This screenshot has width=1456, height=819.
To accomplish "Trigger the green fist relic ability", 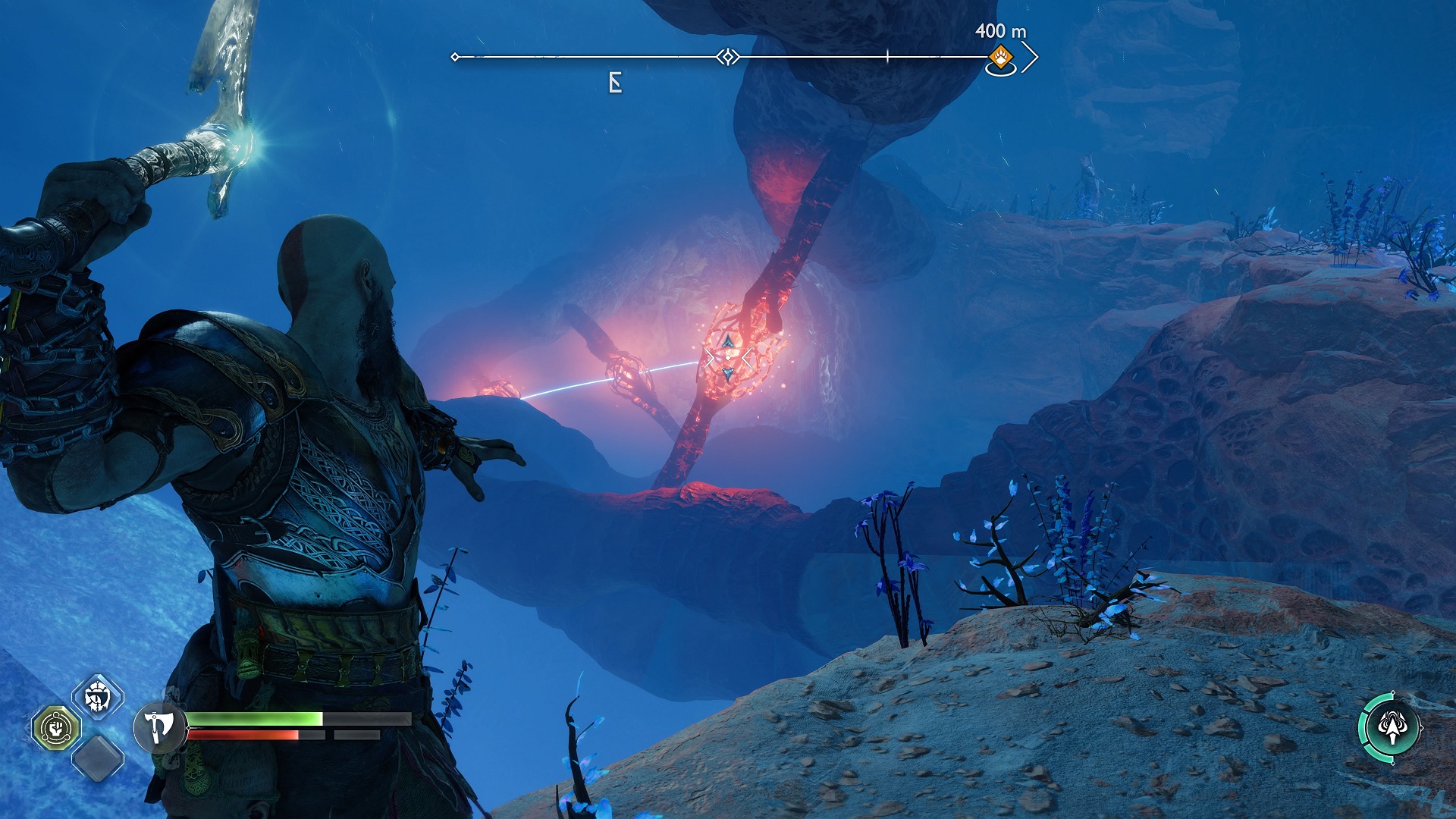I will 55,728.
